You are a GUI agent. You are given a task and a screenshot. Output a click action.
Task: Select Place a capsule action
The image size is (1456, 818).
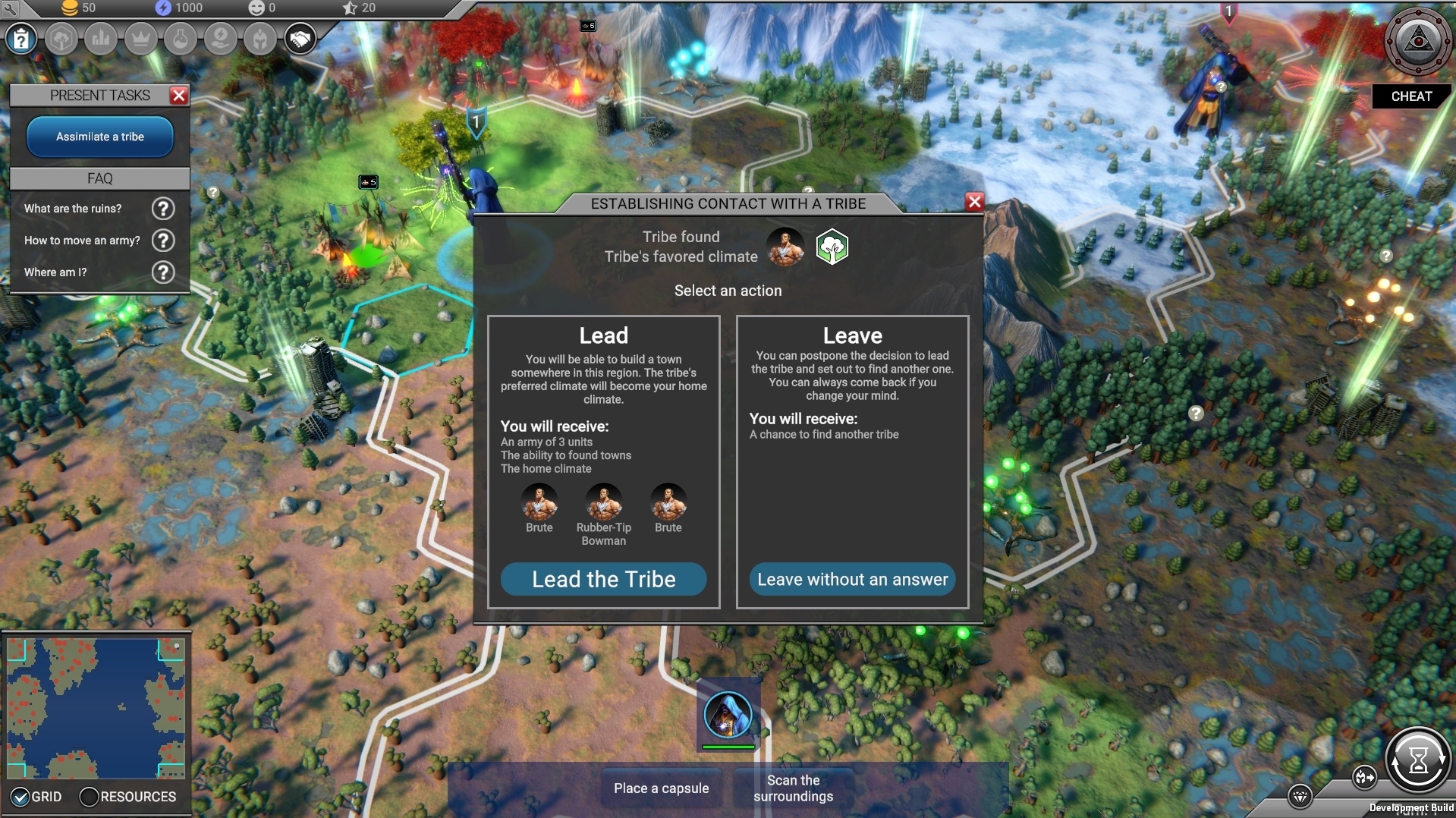click(661, 788)
